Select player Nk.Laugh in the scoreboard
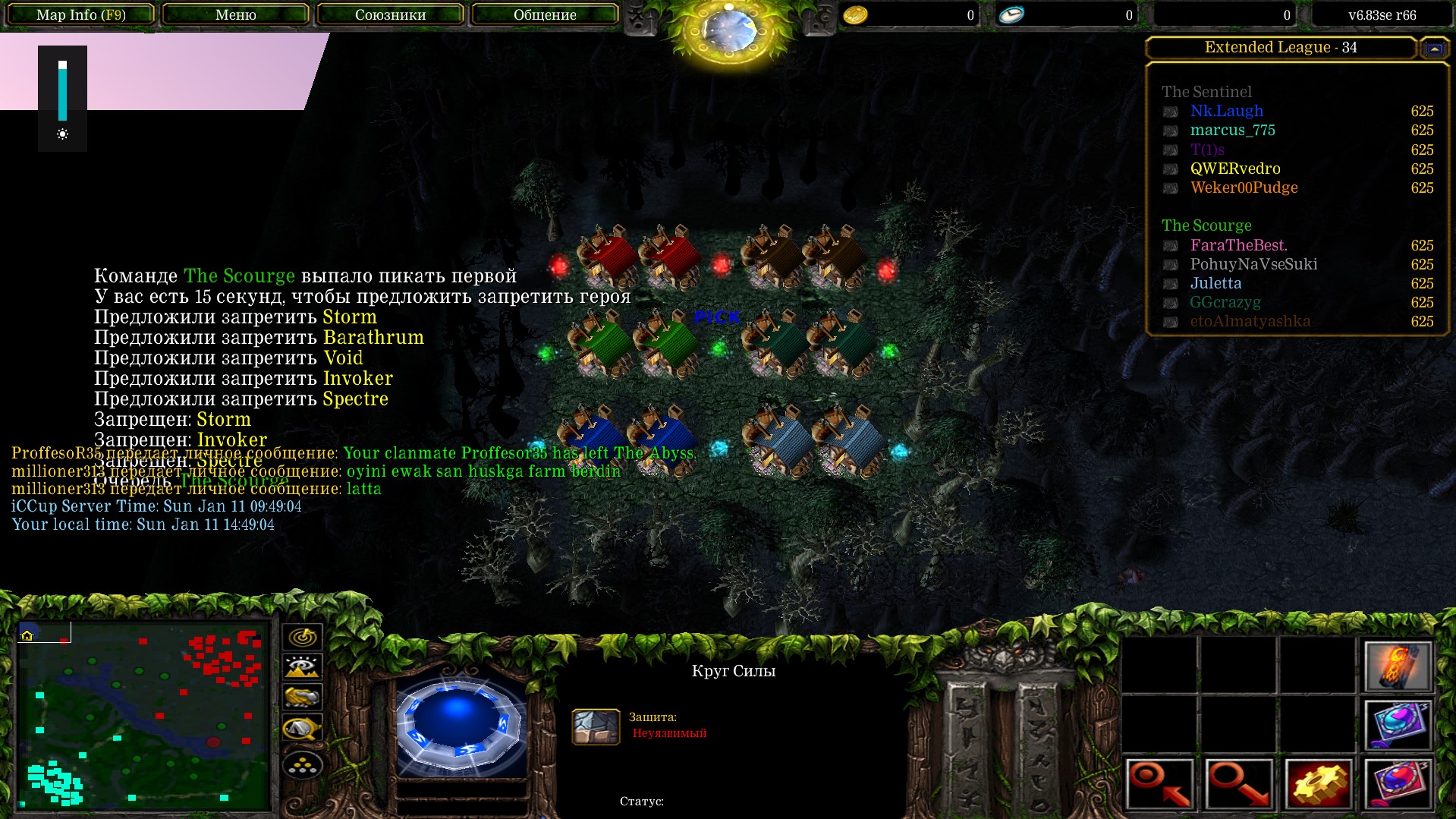The height and width of the screenshot is (819, 1456). point(1226,111)
